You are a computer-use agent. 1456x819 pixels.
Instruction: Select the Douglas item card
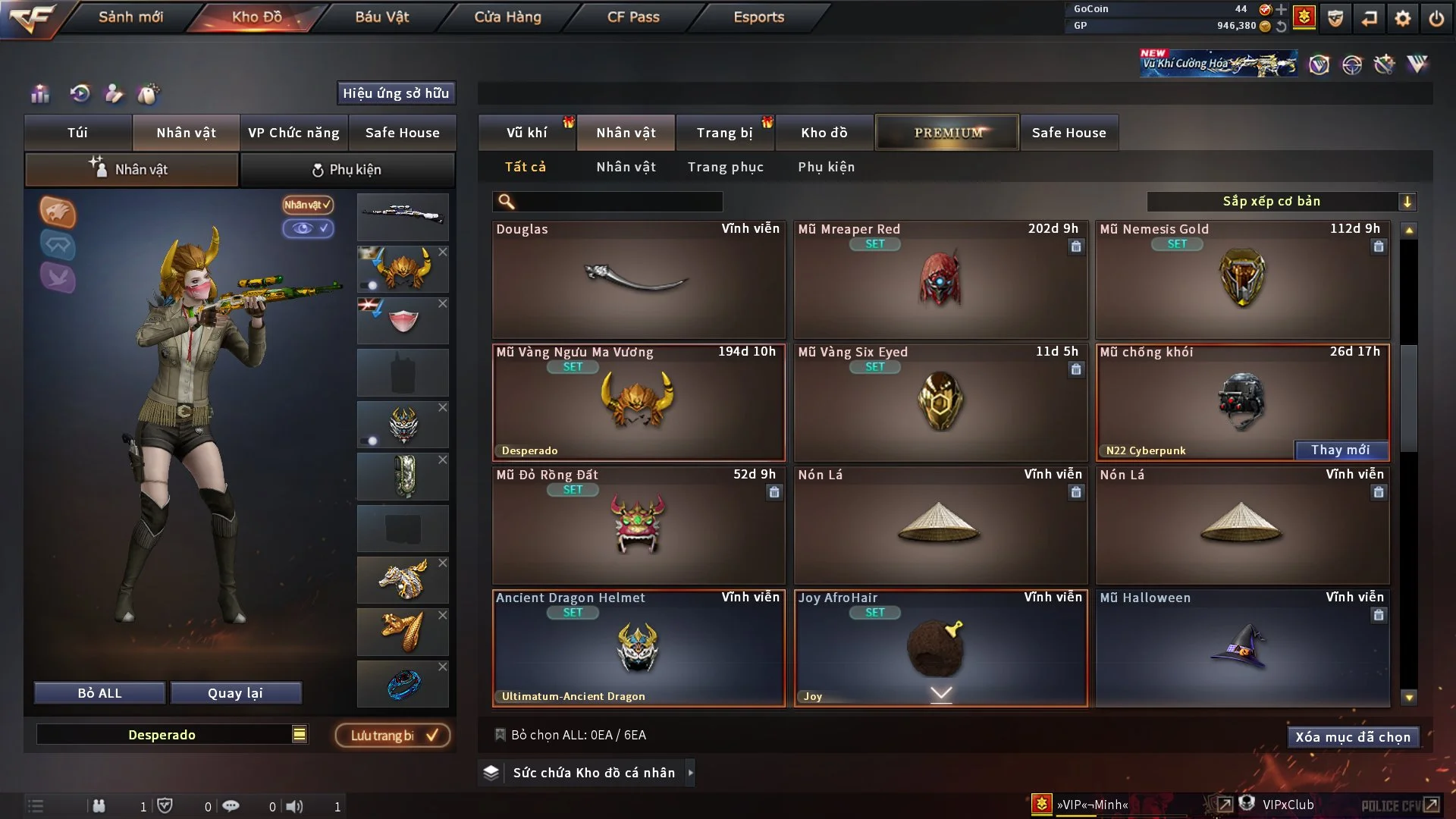(639, 280)
